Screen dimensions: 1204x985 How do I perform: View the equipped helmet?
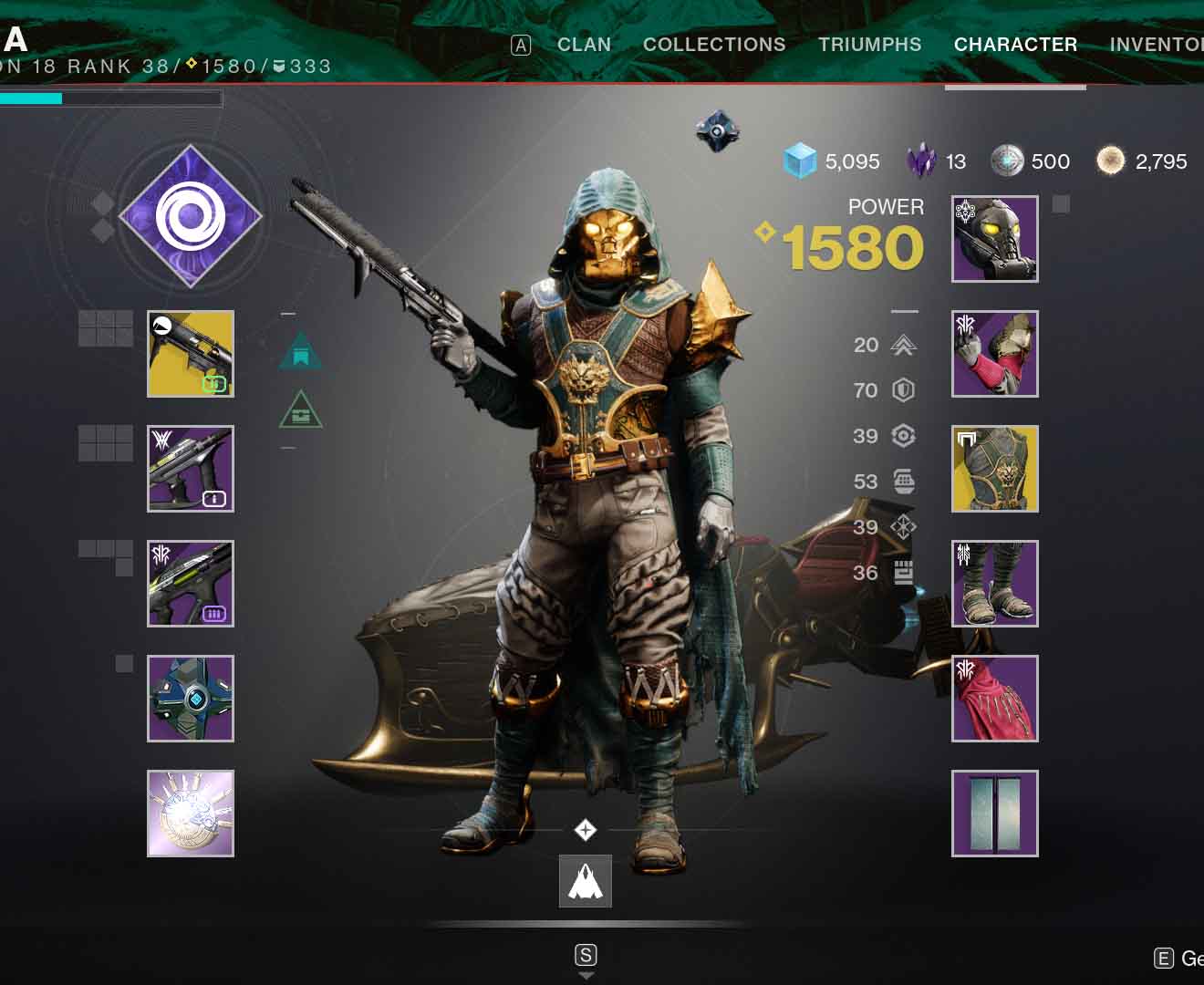[993, 239]
